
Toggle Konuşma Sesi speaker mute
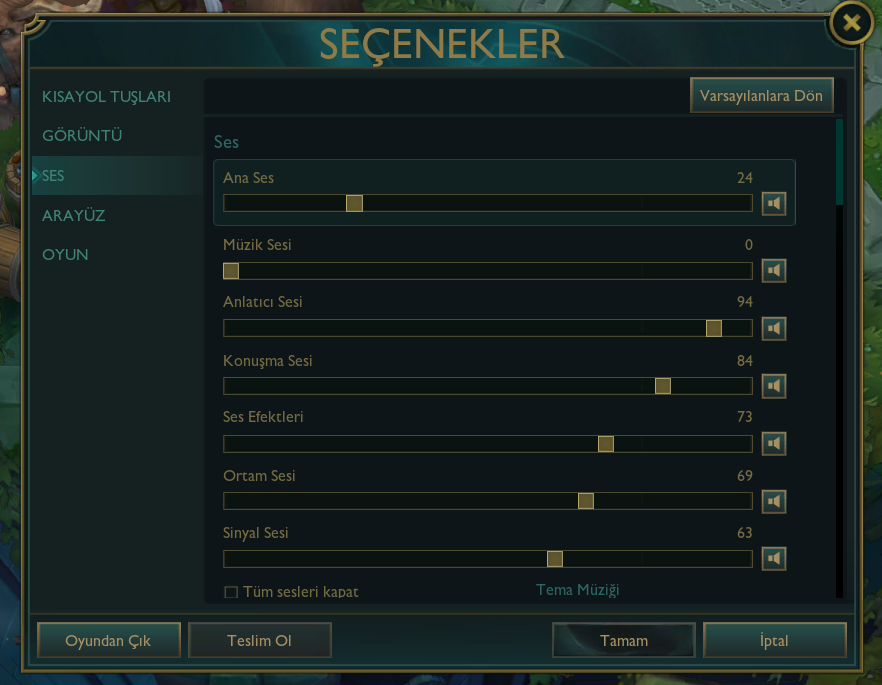[x=773, y=386]
